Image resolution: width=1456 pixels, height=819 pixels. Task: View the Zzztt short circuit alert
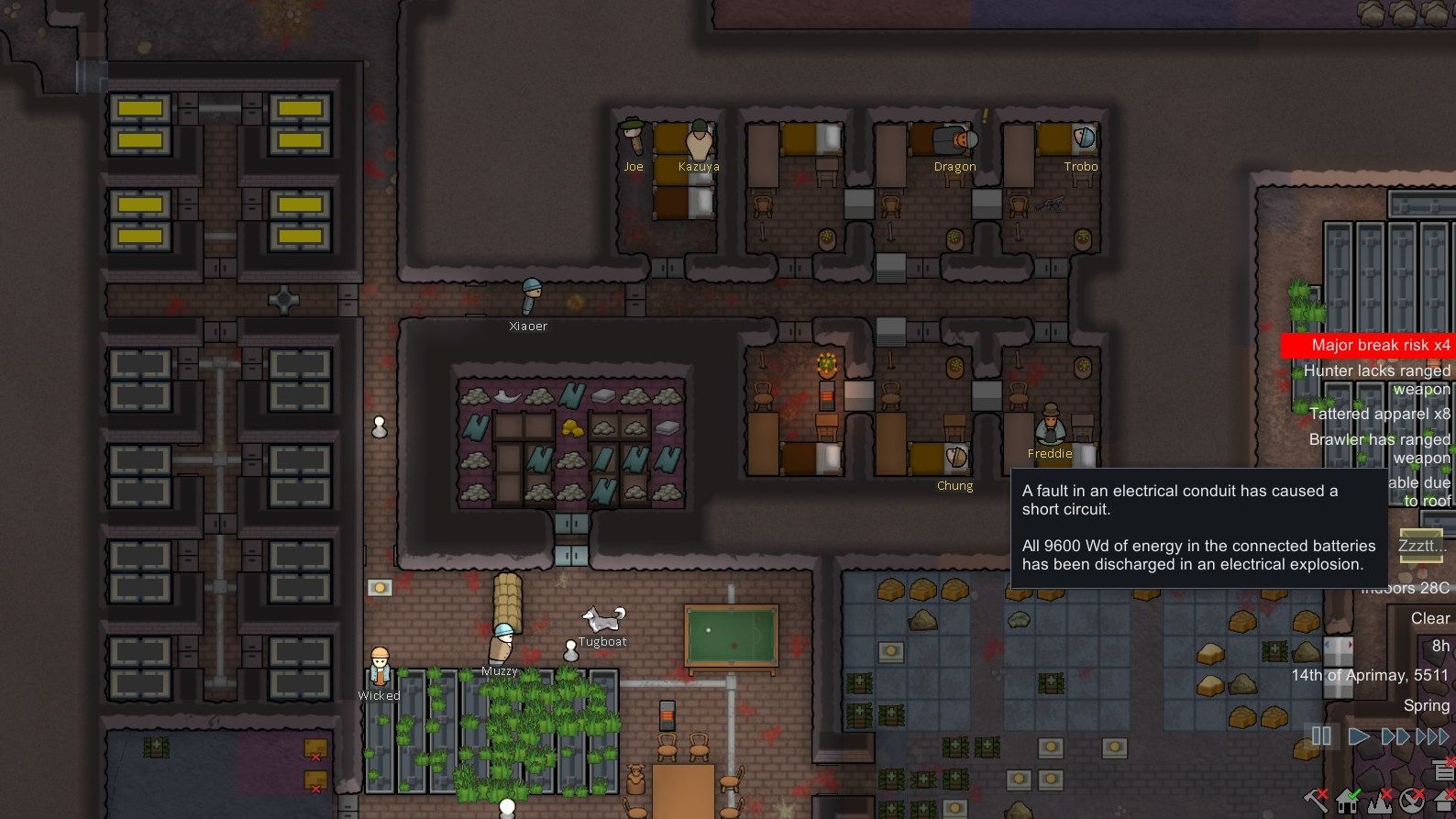click(1423, 546)
